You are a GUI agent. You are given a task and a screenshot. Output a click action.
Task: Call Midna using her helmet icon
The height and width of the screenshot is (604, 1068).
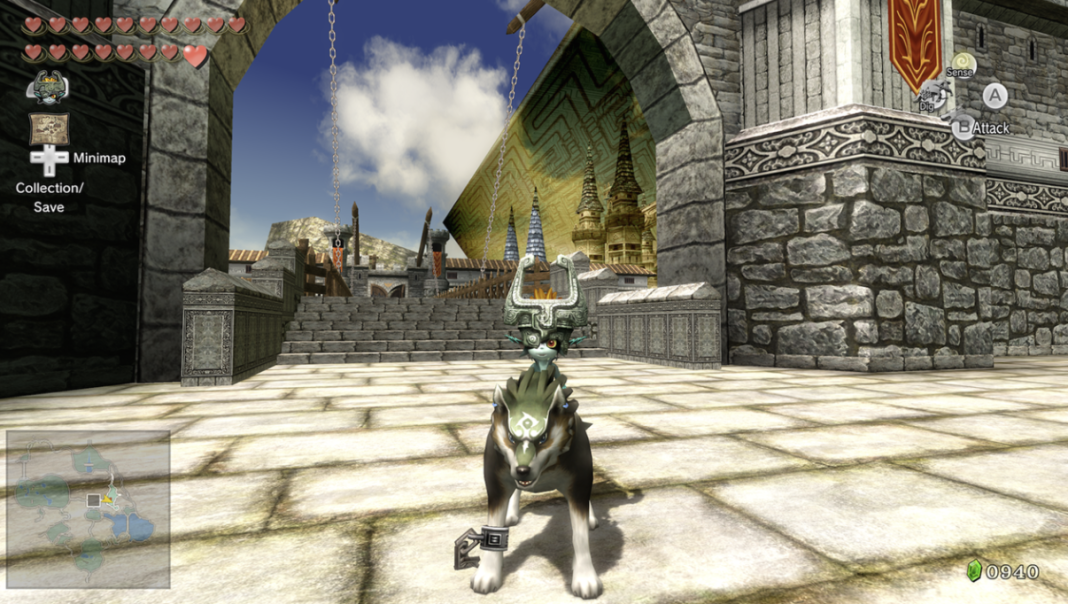tap(47, 88)
